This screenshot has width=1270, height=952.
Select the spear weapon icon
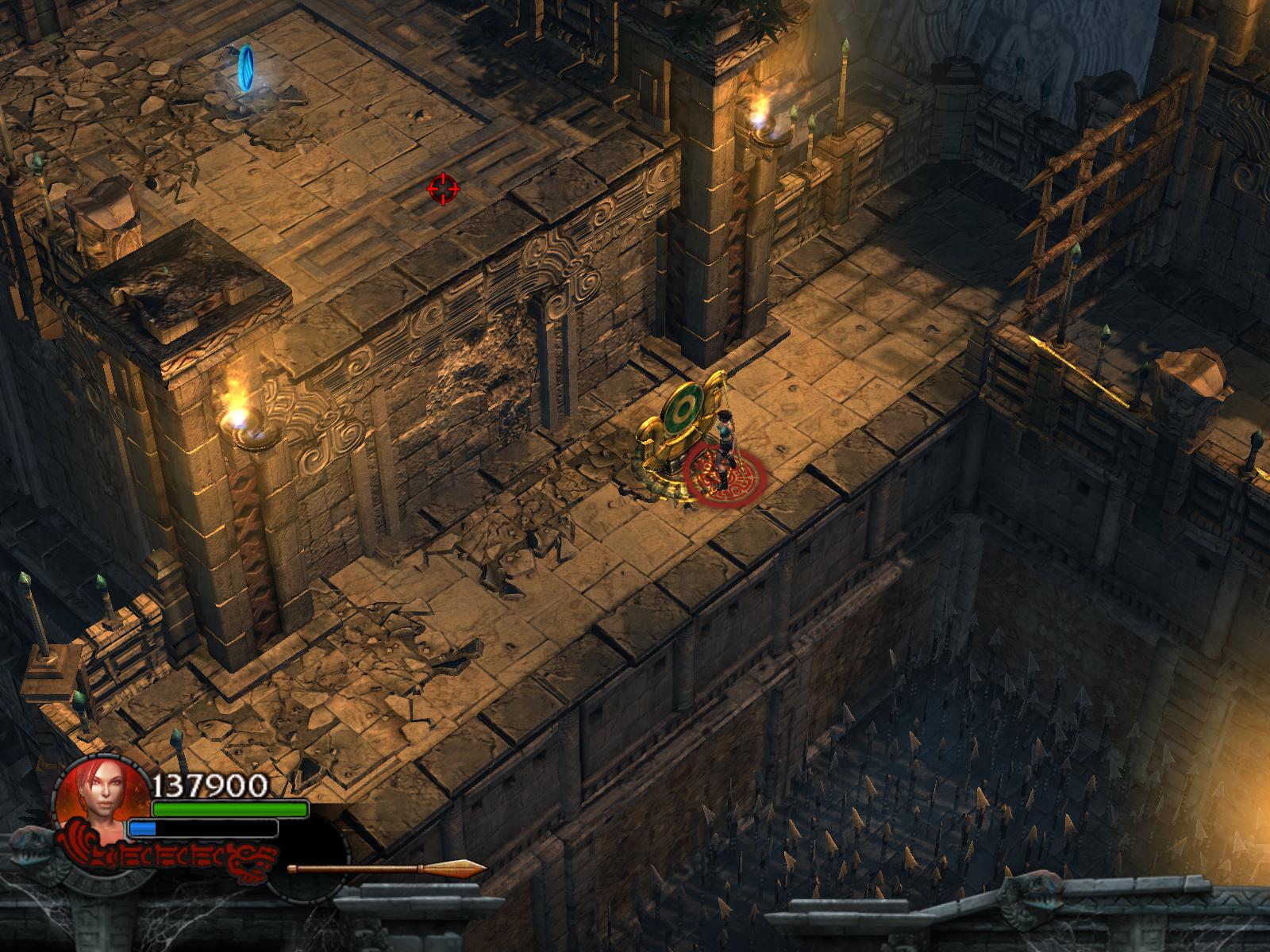coord(387,868)
